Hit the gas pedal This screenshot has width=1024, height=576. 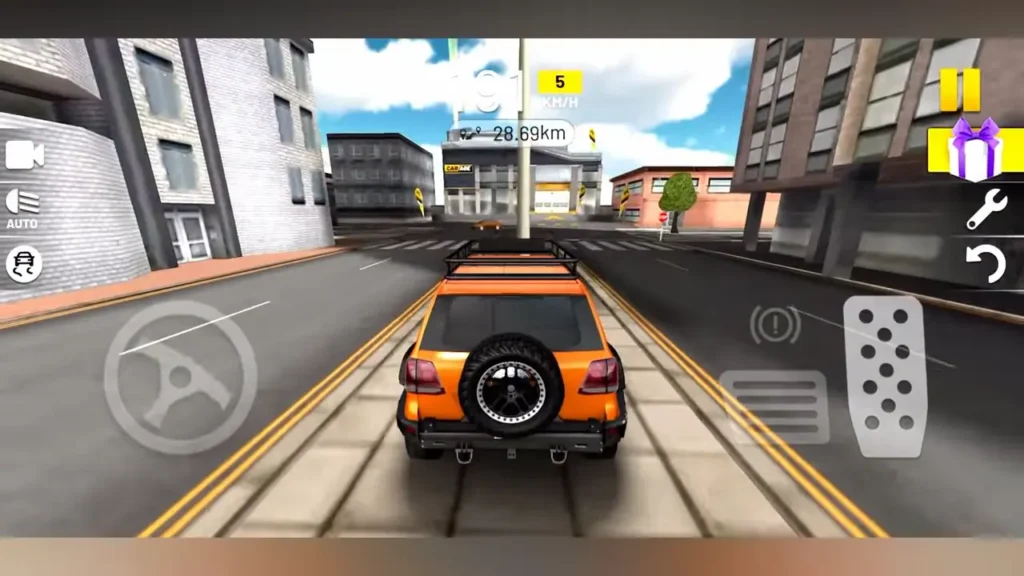pos(884,376)
